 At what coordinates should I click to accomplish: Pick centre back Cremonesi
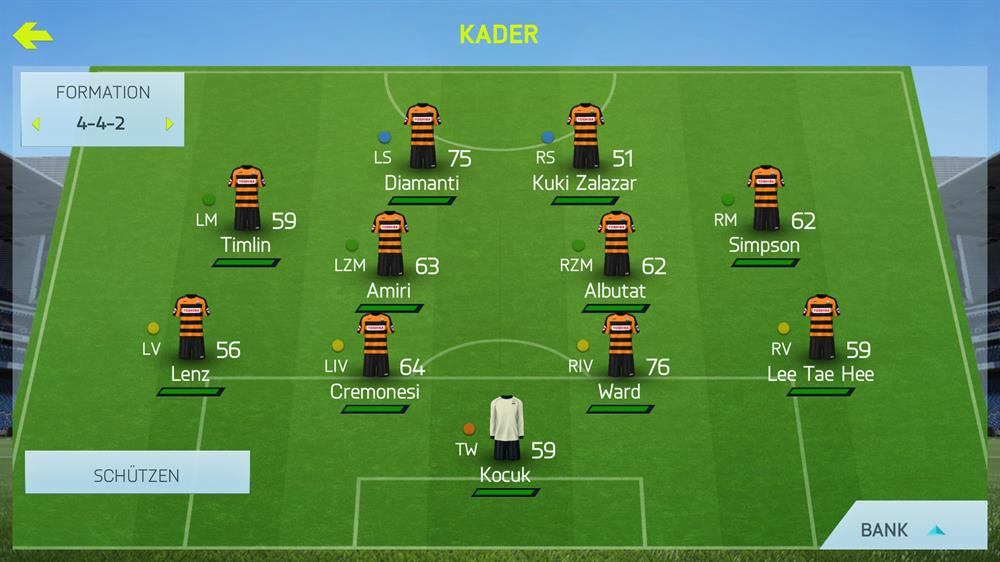coord(375,346)
